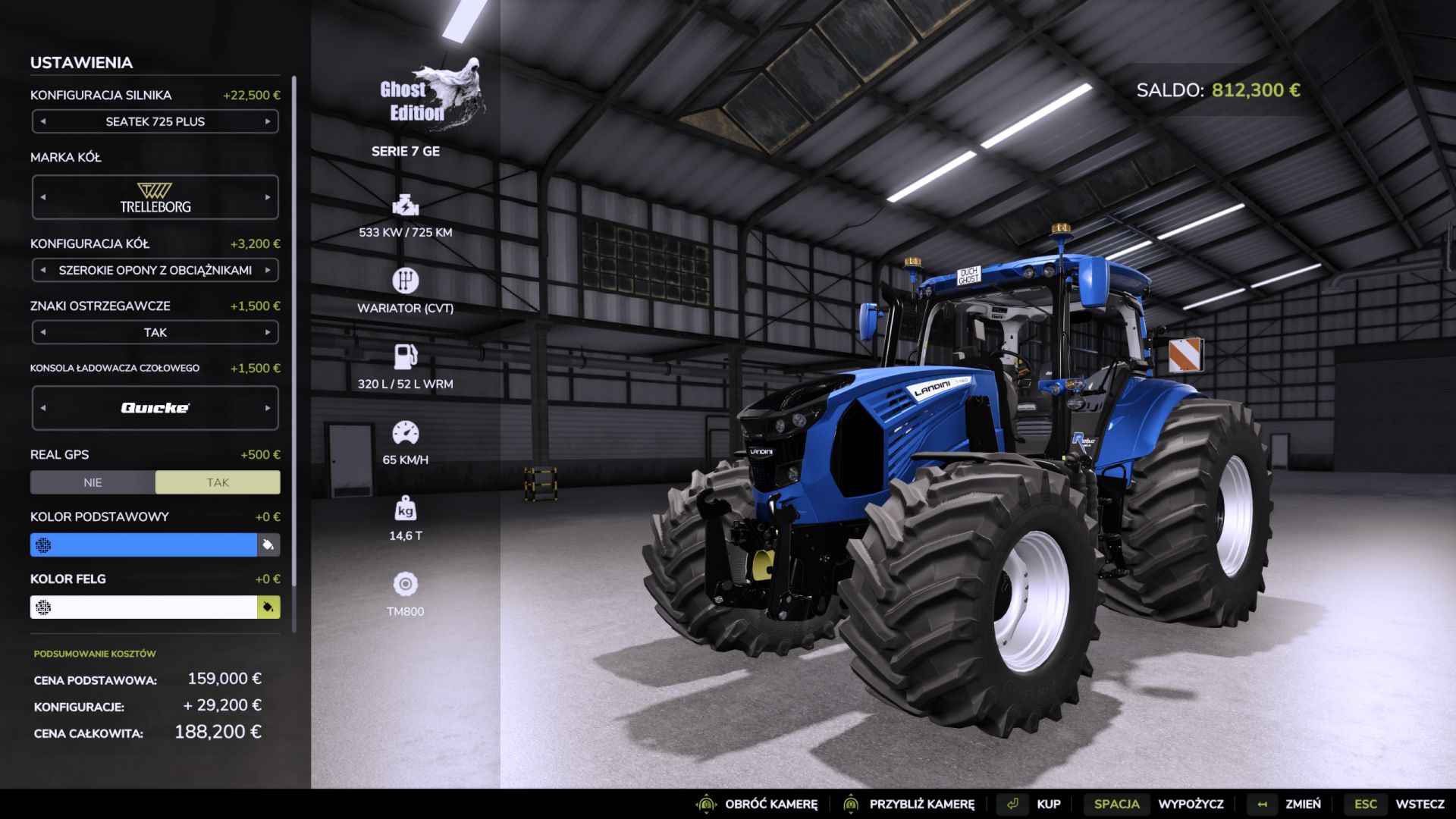Click the speedometer icon above 65 KM/H
The height and width of the screenshot is (819, 1456).
click(407, 432)
